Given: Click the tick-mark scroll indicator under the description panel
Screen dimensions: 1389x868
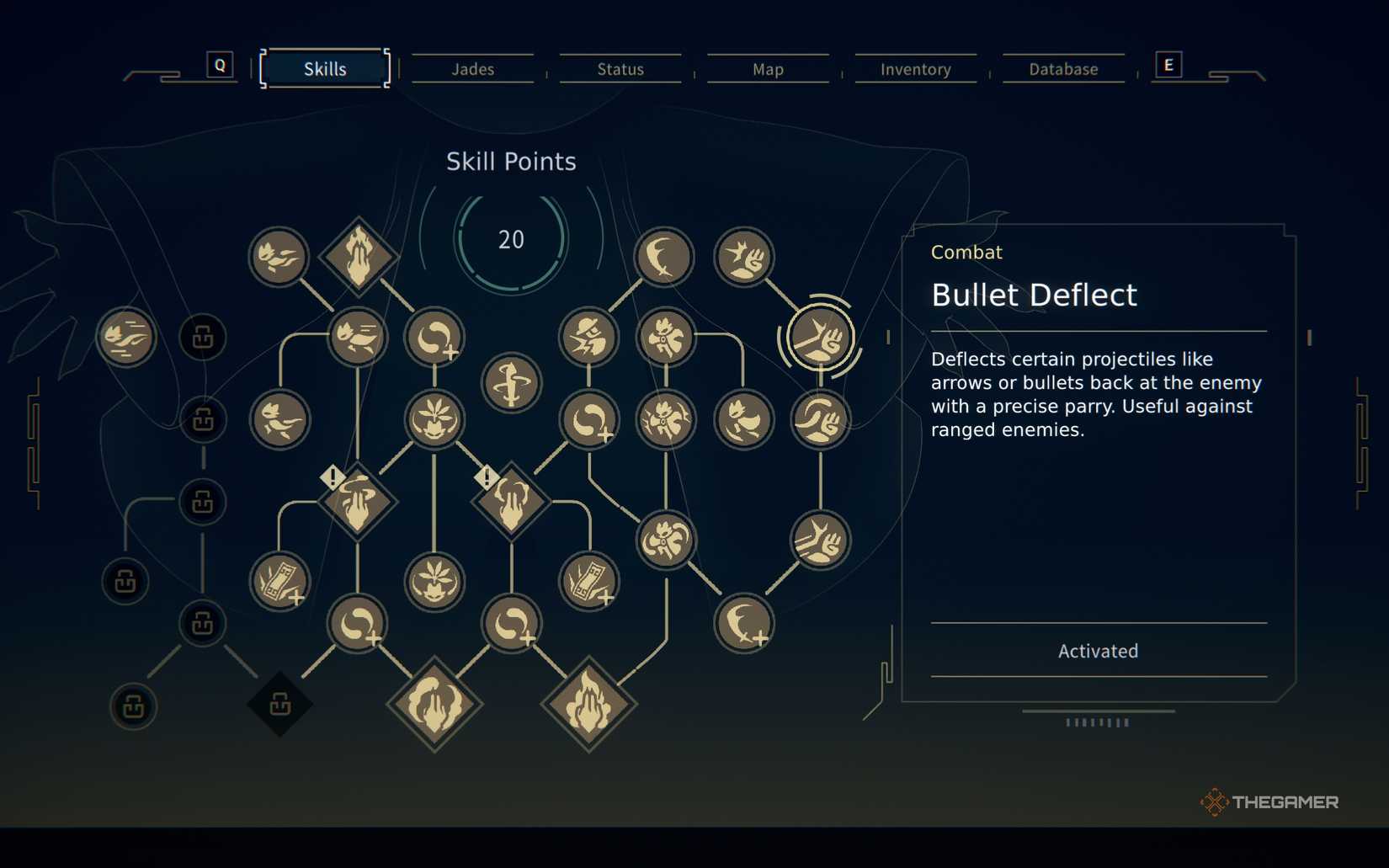Looking at the screenshot, I should pyautogui.click(x=1099, y=722).
